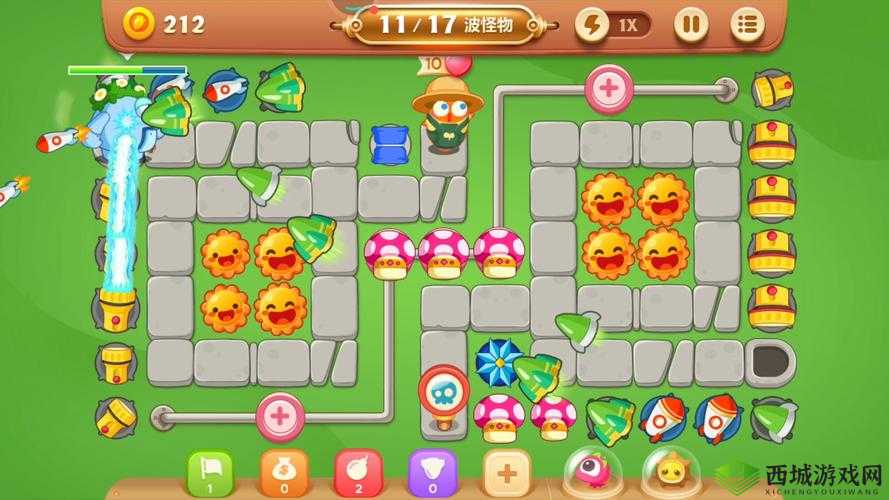This screenshot has height=500, width=889.
Task: Open the list menu button
Action: coord(745,24)
